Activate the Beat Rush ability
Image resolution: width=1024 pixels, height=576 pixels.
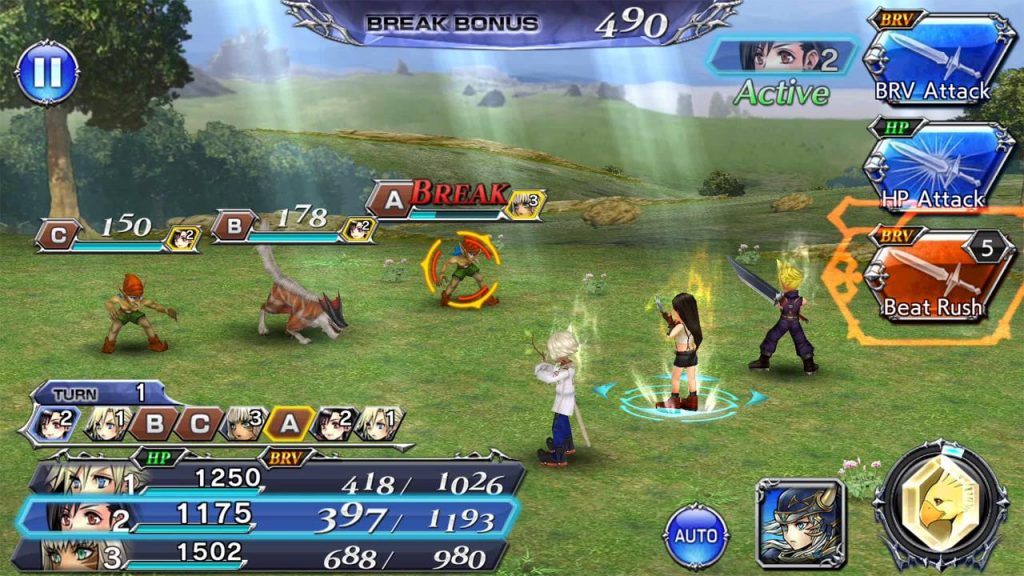click(x=932, y=280)
